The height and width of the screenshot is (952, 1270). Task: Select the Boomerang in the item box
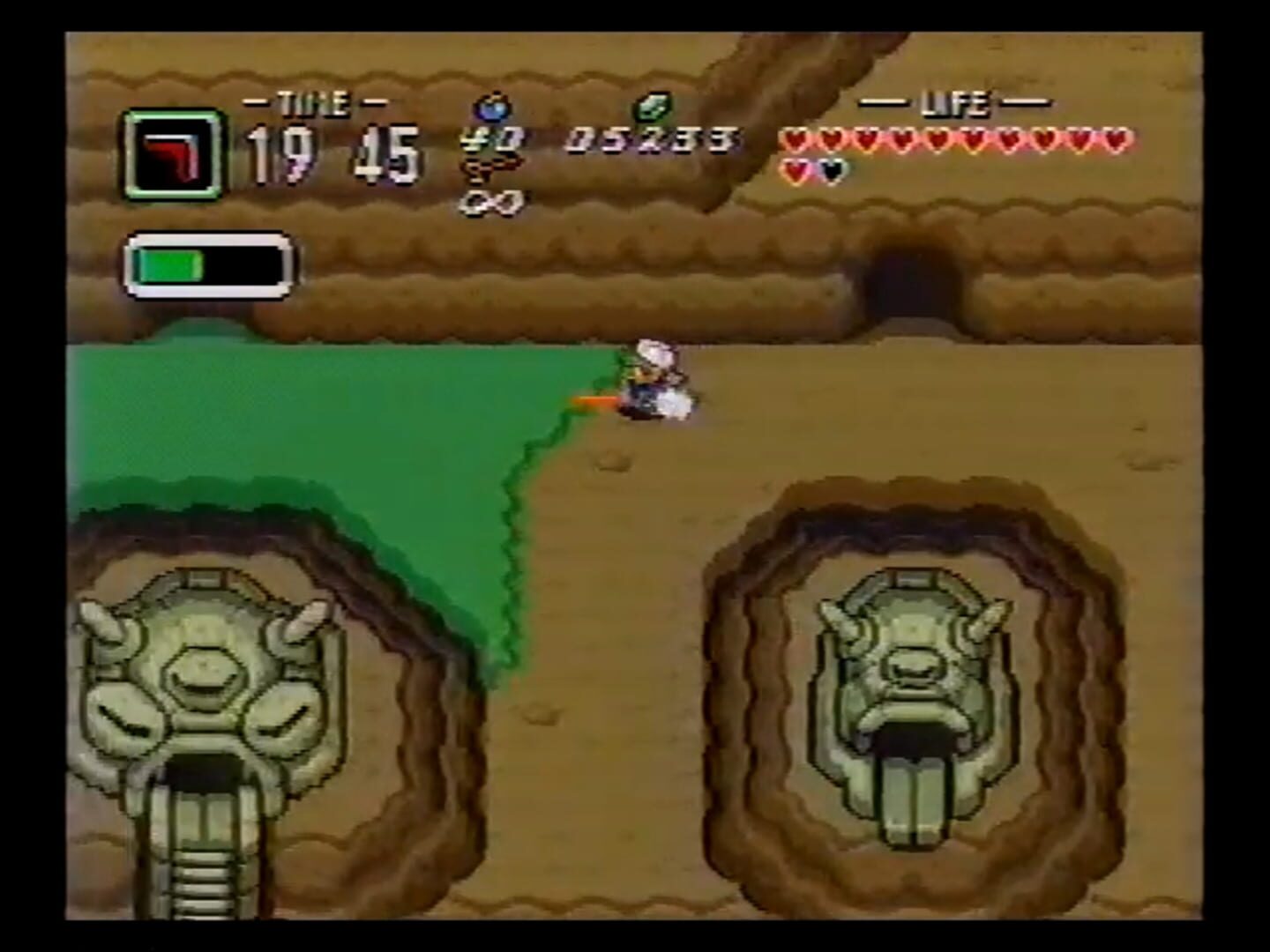coord(172,153)
